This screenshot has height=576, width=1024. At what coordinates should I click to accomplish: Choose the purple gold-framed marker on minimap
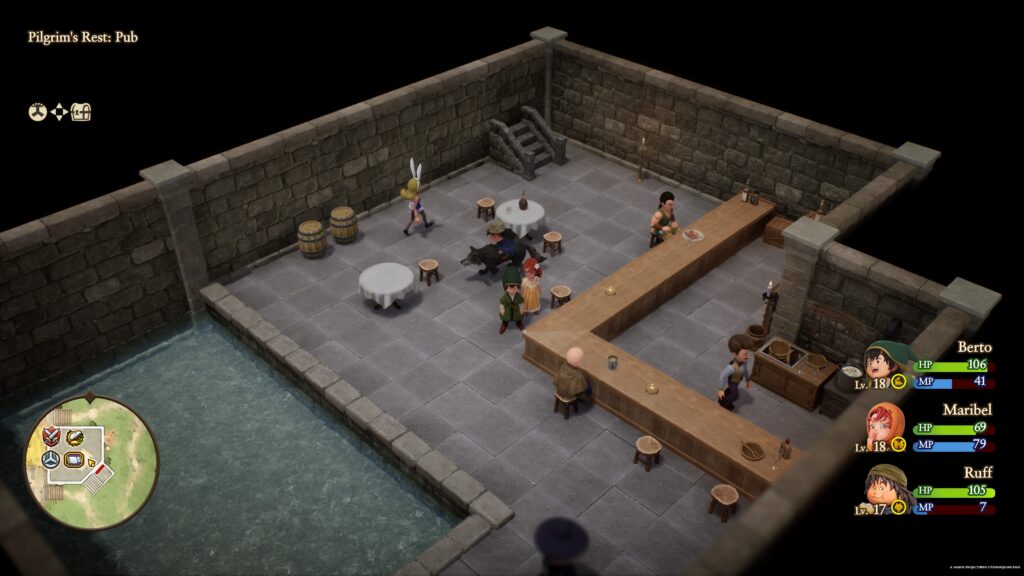tap(75, 459)
